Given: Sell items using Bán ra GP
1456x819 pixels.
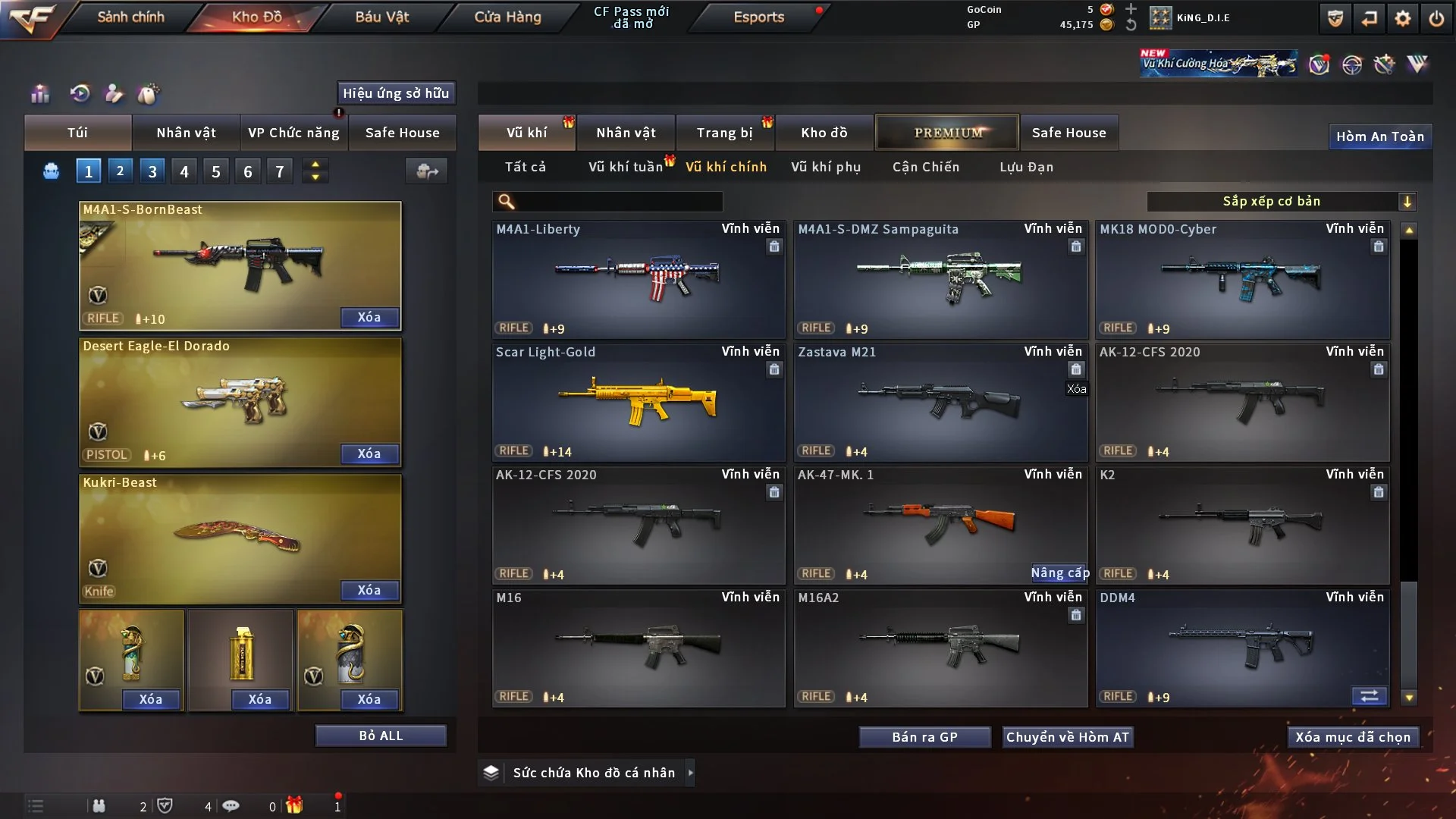Looking at the screenshot, I should [x=924, y=737].
